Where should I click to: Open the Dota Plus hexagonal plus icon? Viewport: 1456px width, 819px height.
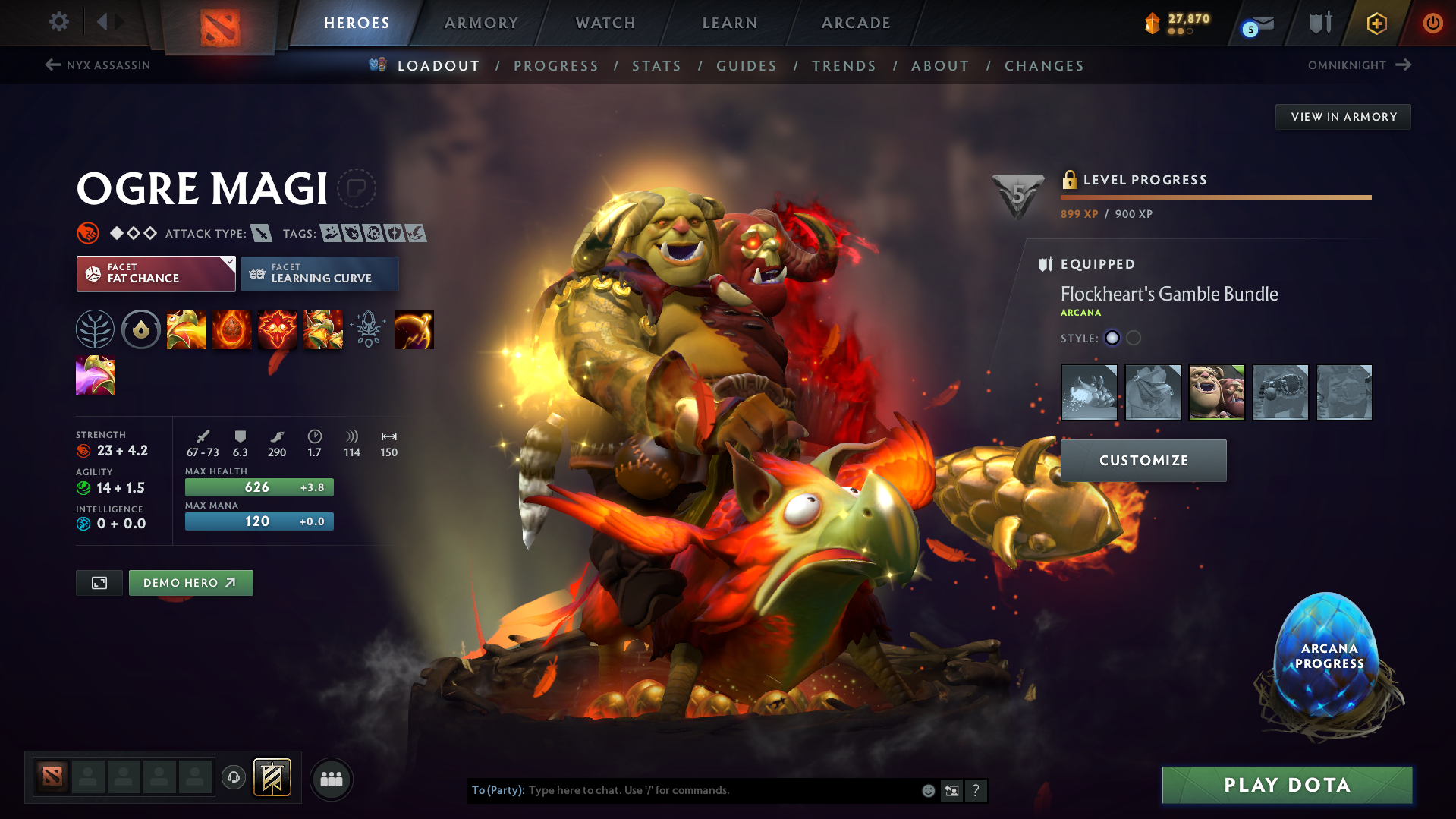coord(1376,24)
